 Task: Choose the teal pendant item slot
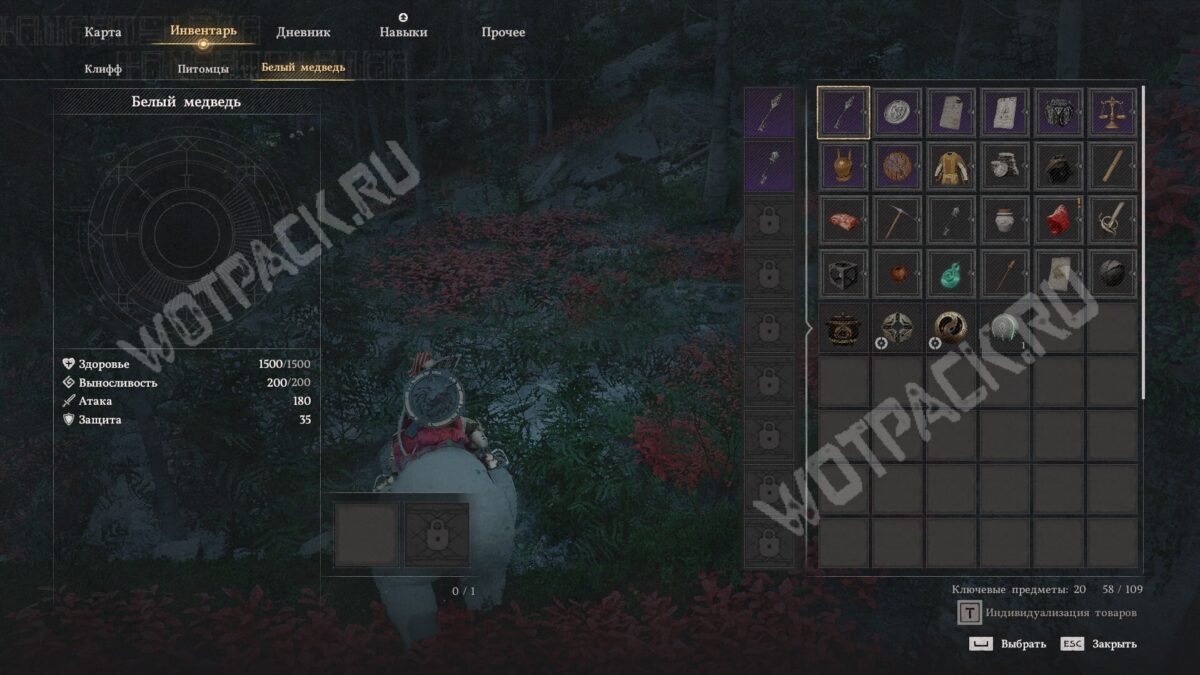click(x=951, y=274)
